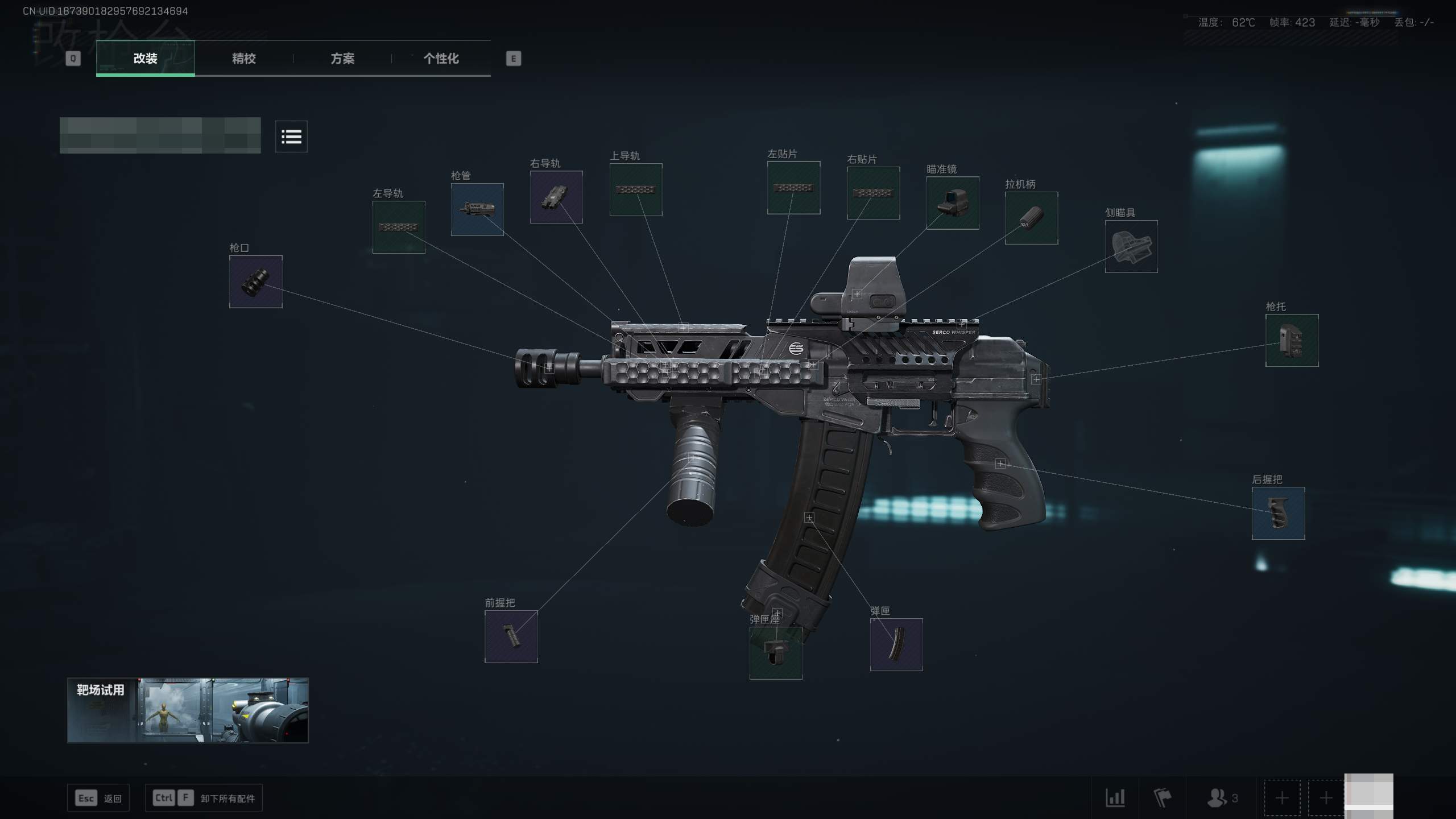The height and width of the screenshot is (819, 1456).
Task: Open the 方案 tab
Action: pos(342,59)
